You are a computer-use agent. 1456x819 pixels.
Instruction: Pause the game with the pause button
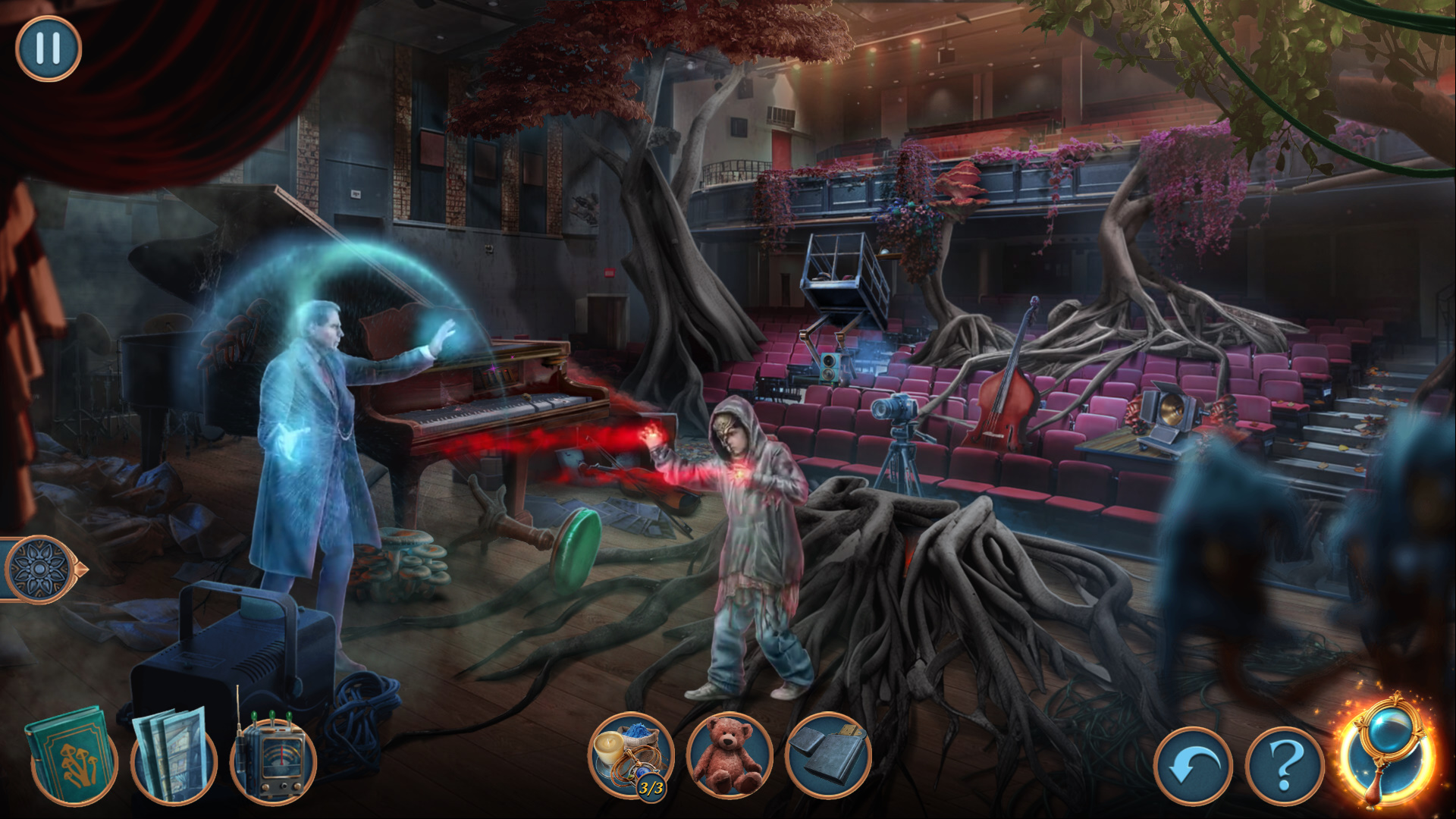pos(48,48)
